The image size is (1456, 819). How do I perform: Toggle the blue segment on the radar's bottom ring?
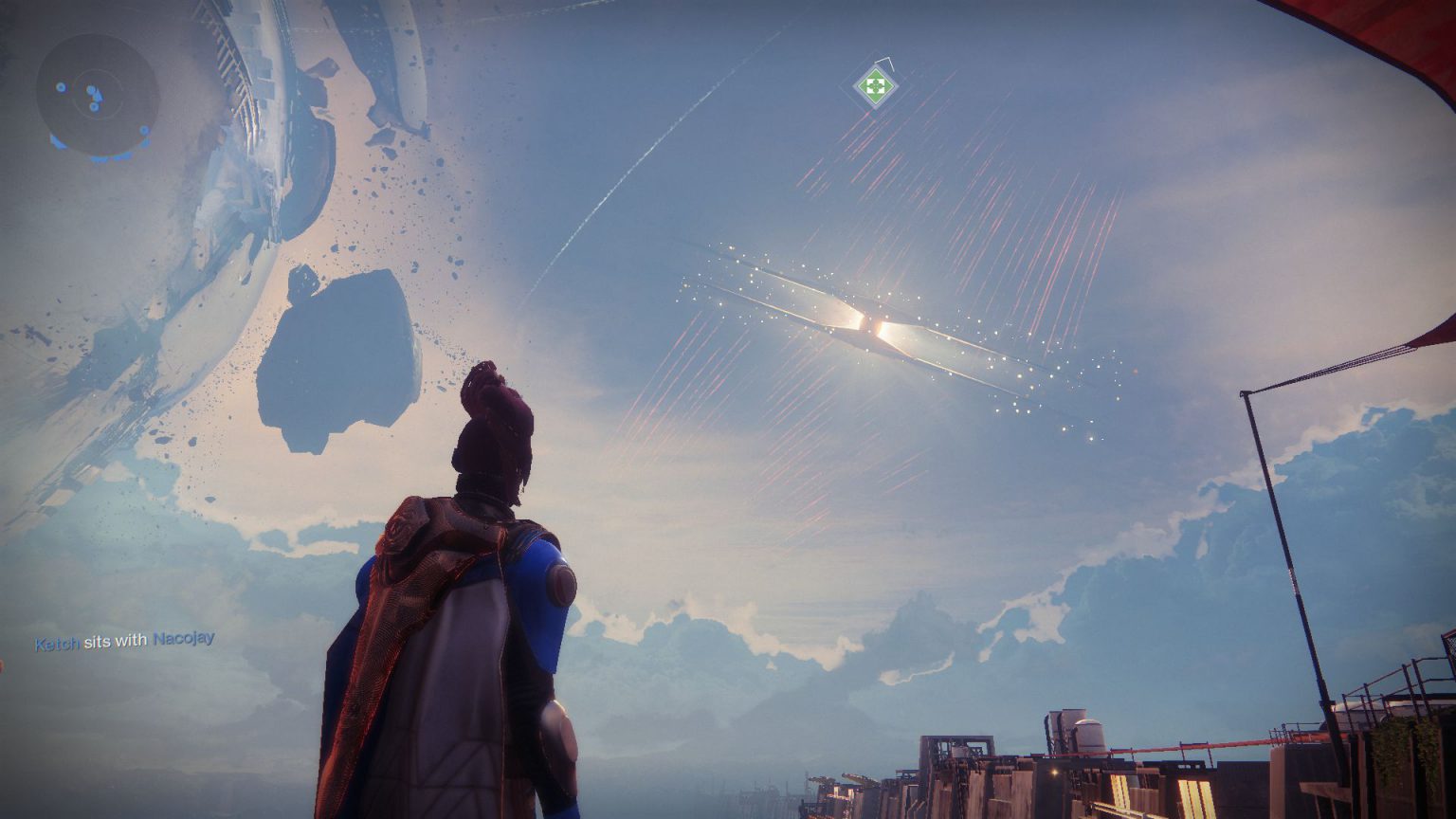point(101,159)
